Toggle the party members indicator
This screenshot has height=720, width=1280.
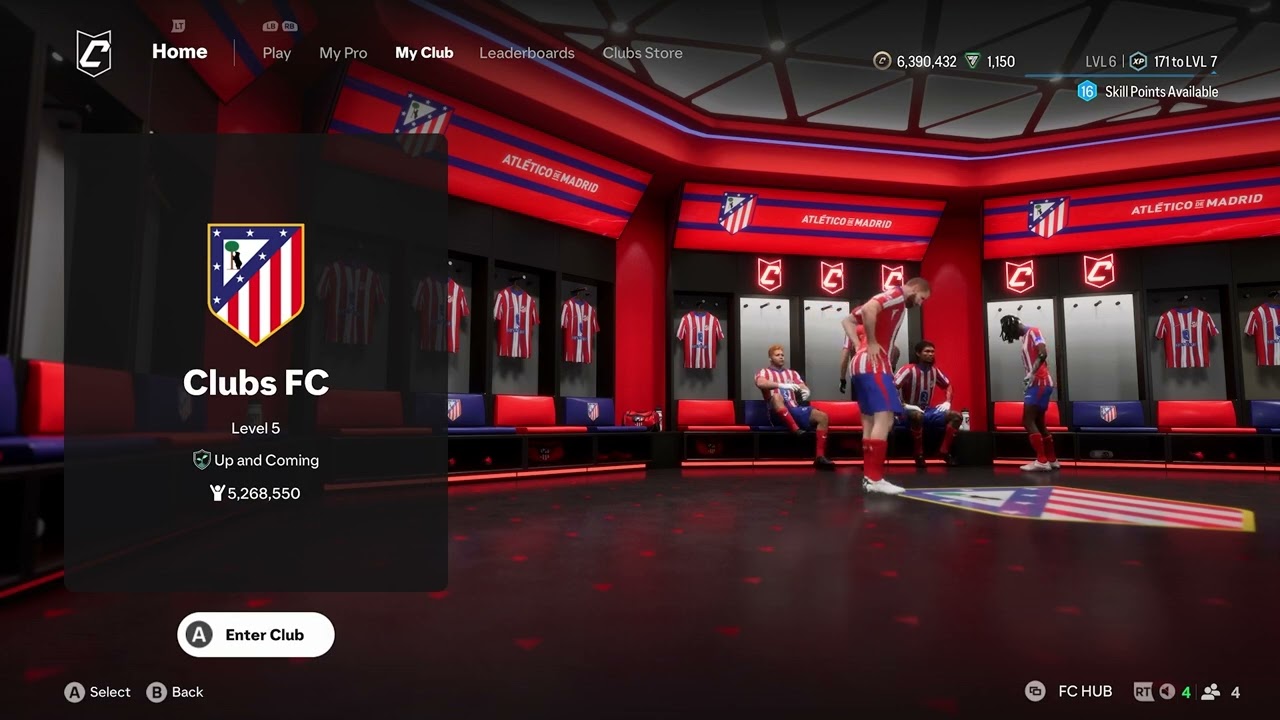1212,690
